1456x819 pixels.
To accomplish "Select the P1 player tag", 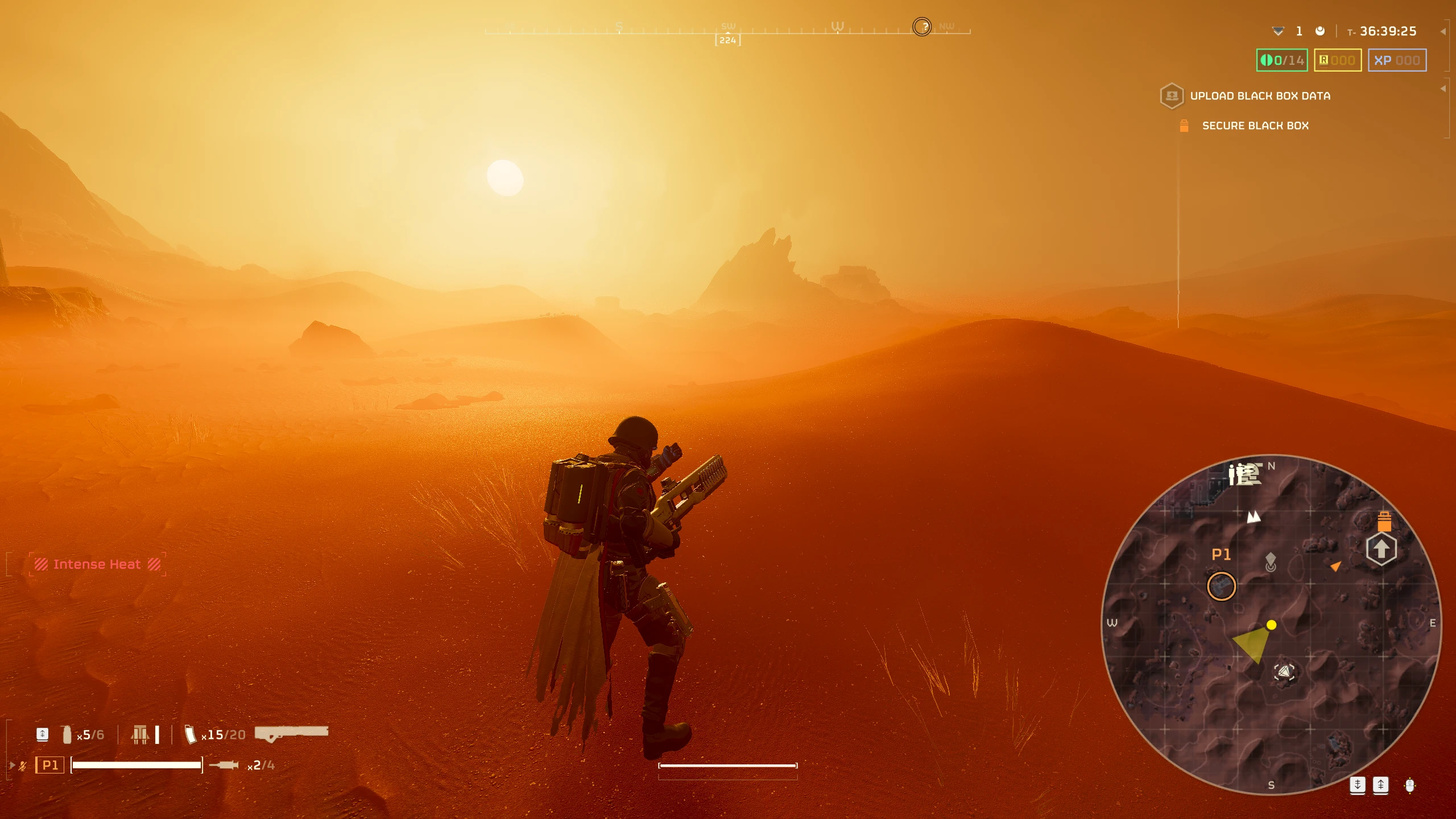I will pyautogui.click(x=50, y=765).
